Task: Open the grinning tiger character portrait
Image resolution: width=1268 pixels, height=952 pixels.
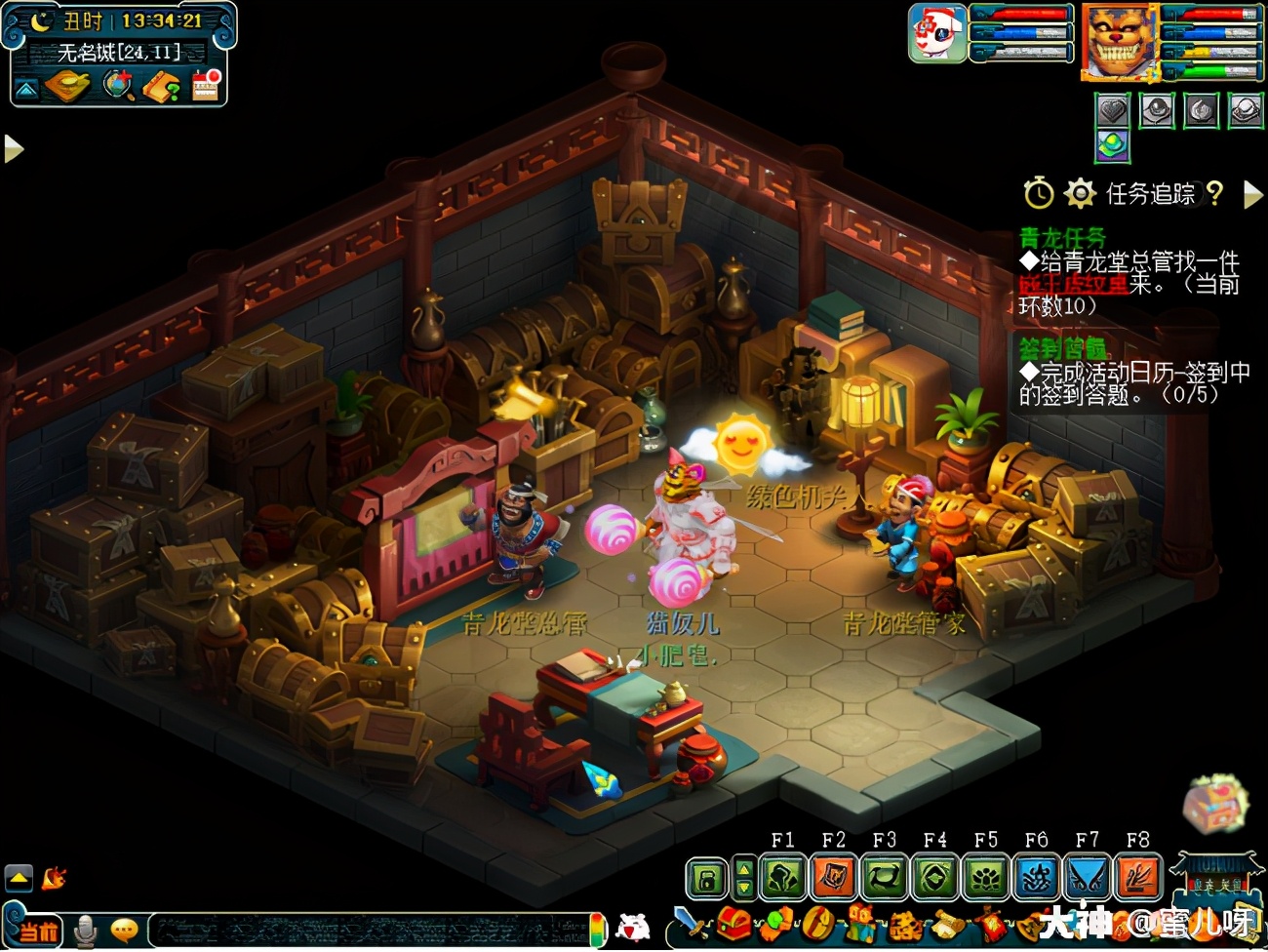Action: [1118, 42]
